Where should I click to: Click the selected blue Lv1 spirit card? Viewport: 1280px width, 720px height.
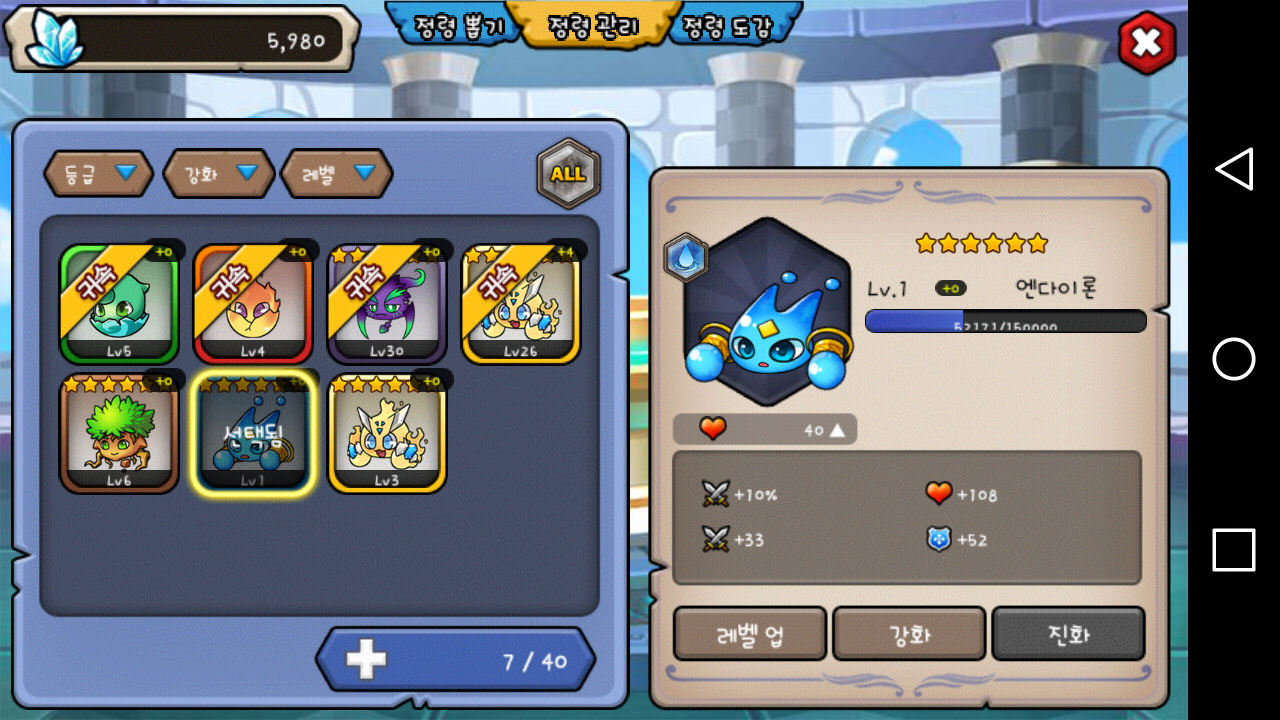point(253,433)
